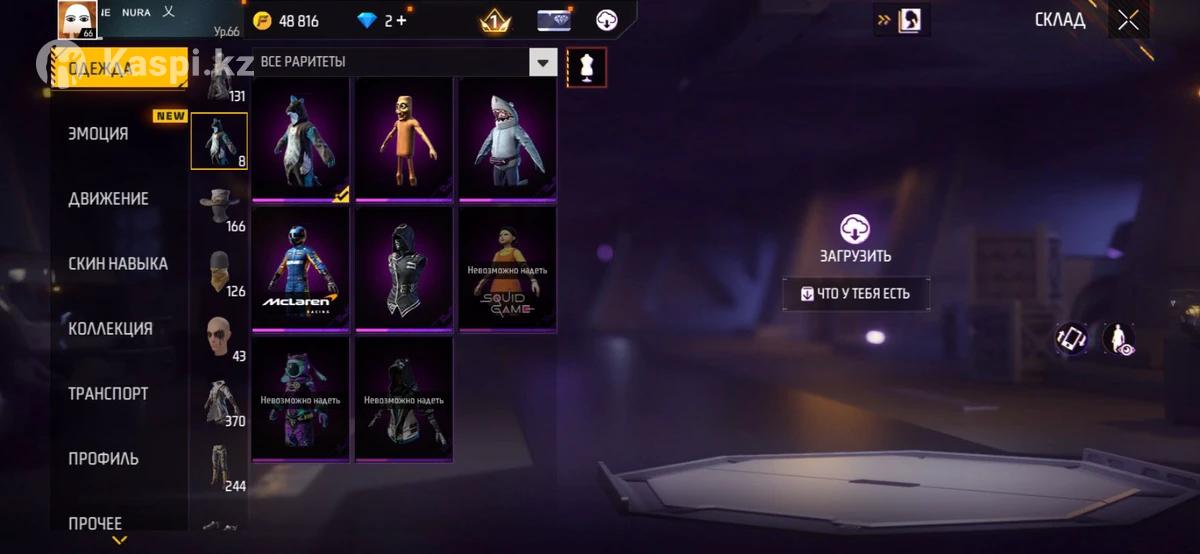Choose the shark costume outfit

(507, 140)
